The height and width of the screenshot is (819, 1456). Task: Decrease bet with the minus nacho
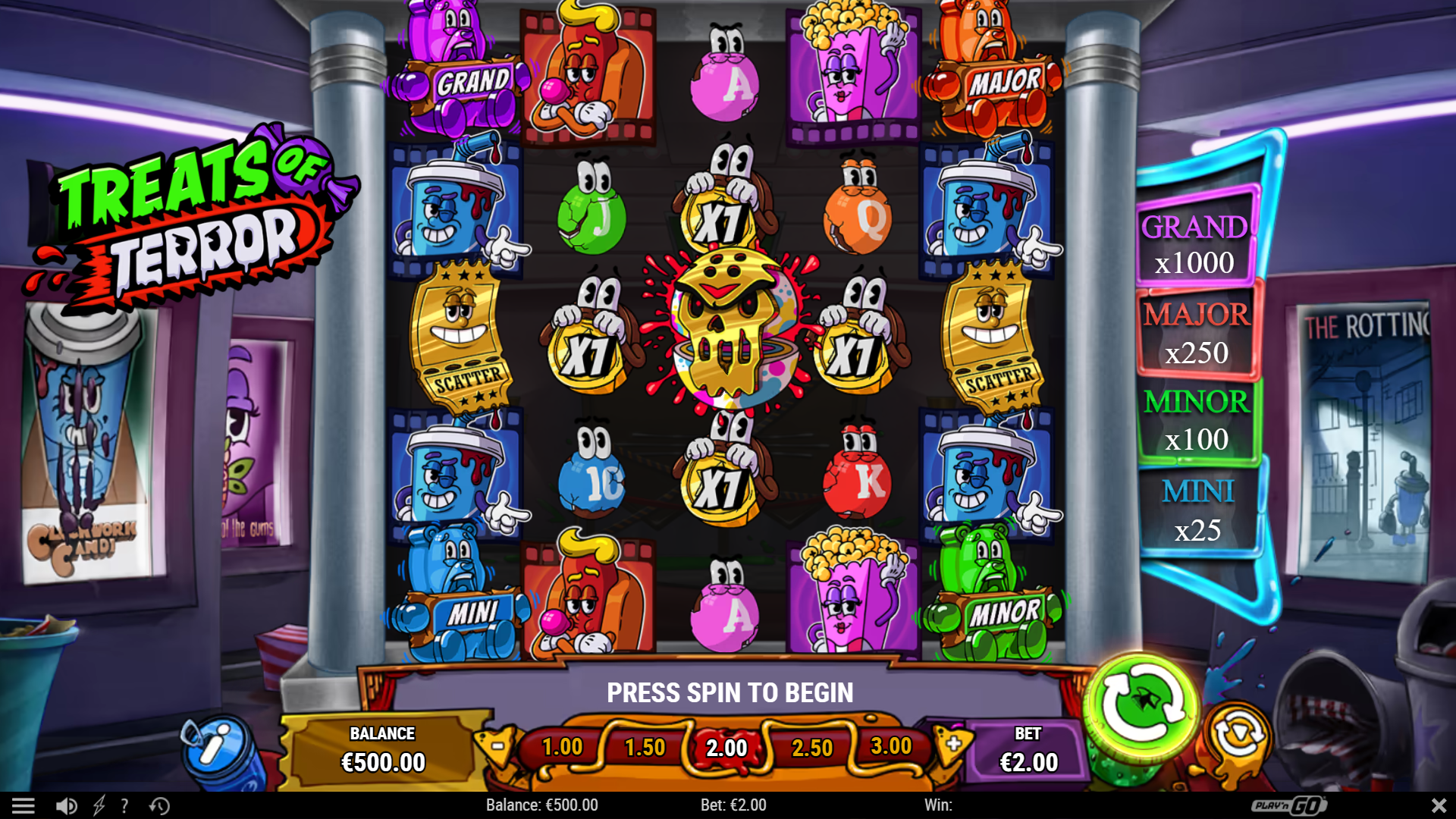click(x=497, y=747)
